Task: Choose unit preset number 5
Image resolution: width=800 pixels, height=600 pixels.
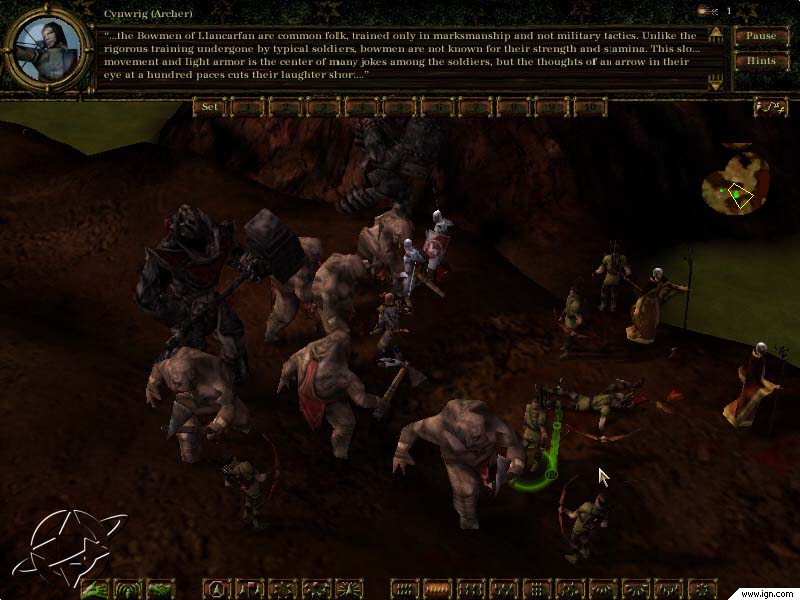Action: (x=399, y=106)
